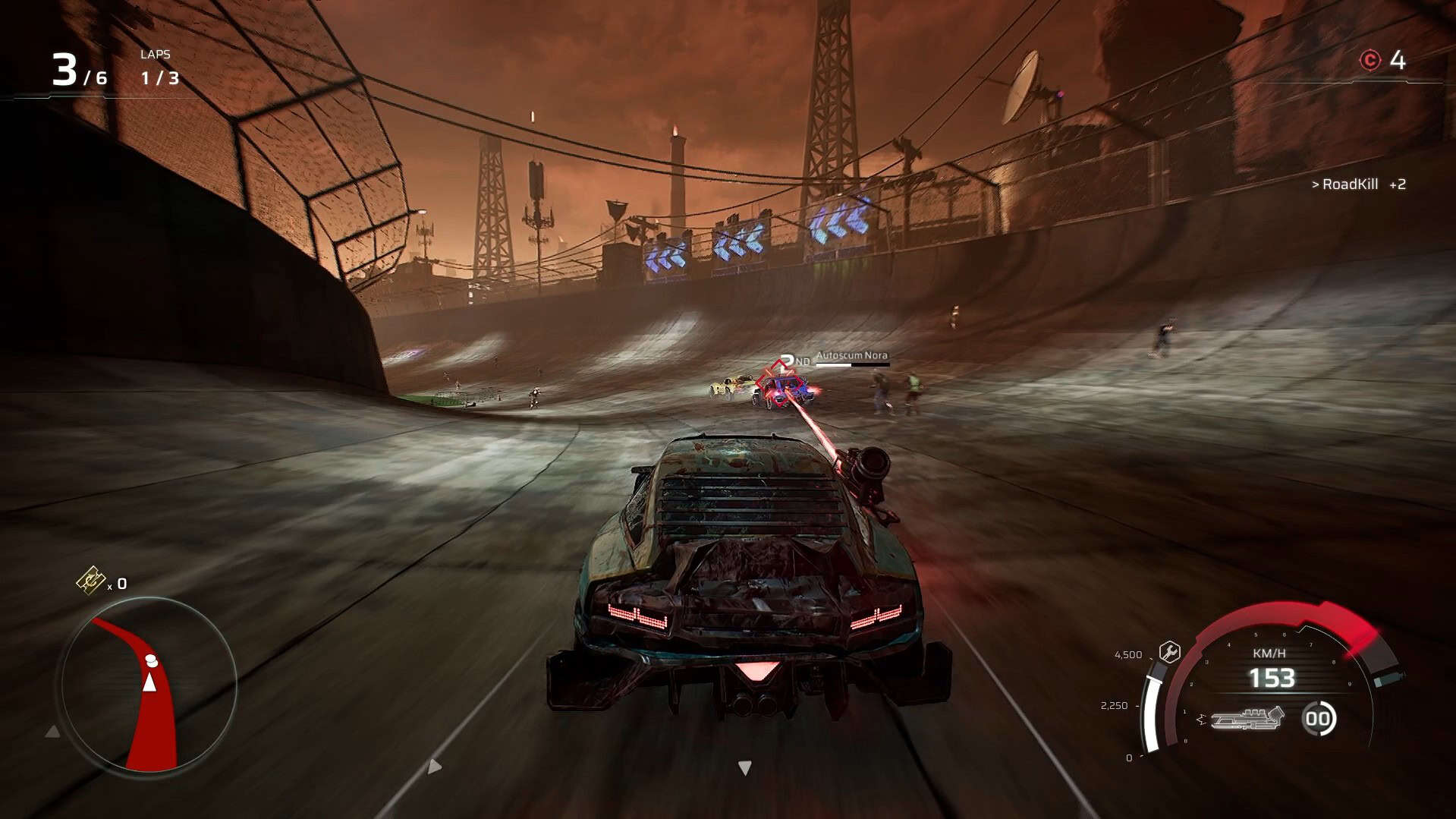
Task: Click the red credits coin icon
Action: pyautogui.click(x=1370, y=60)
